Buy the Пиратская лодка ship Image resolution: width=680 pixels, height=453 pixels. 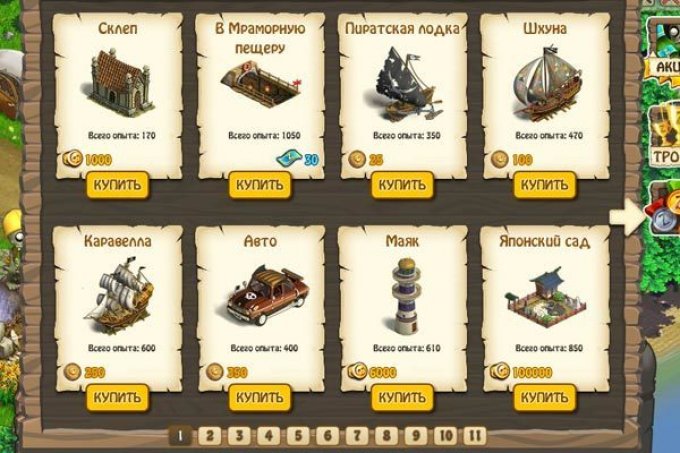pyautogui.click(x=400, y=186)
